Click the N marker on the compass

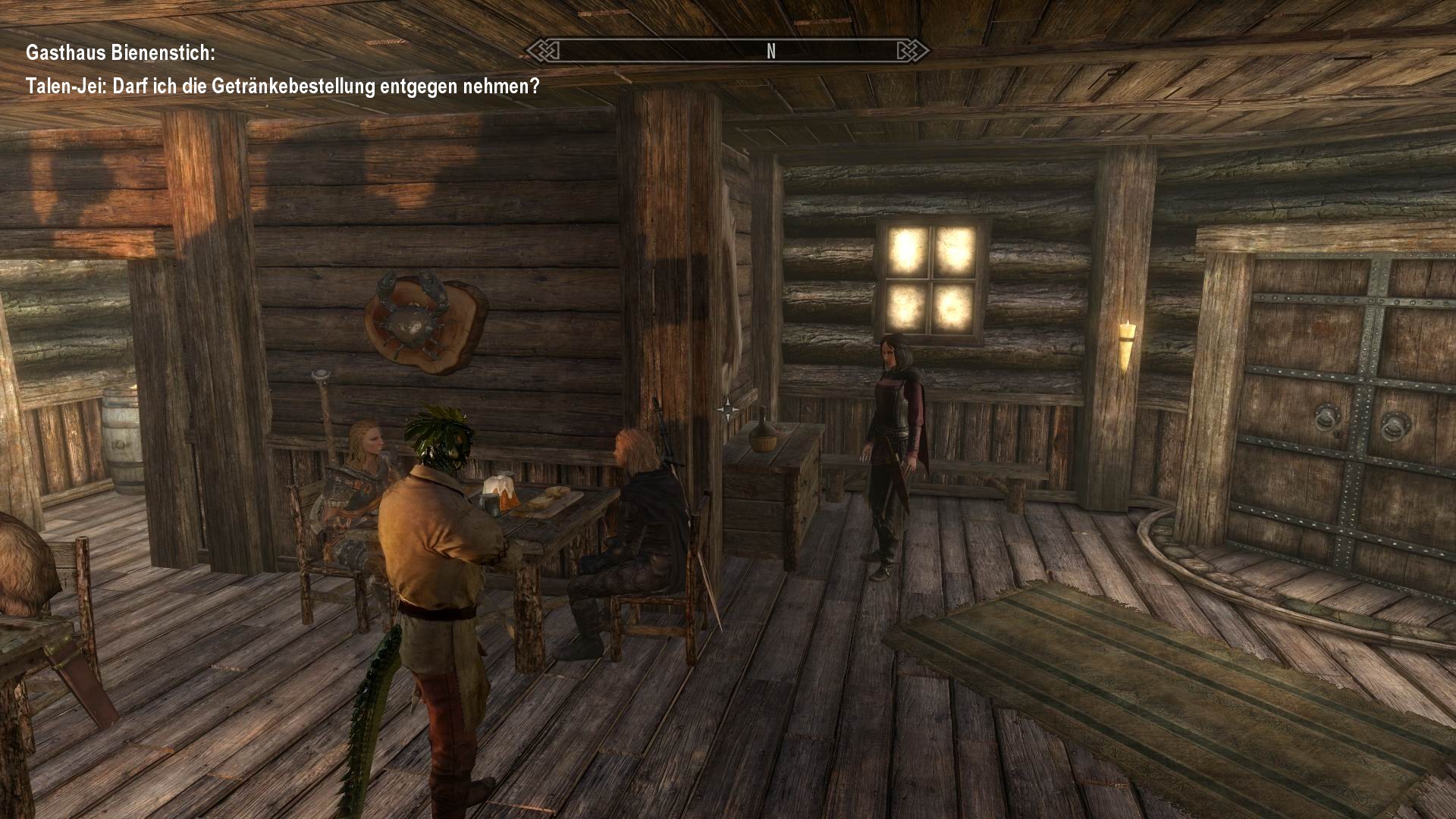tap(770, 52)
